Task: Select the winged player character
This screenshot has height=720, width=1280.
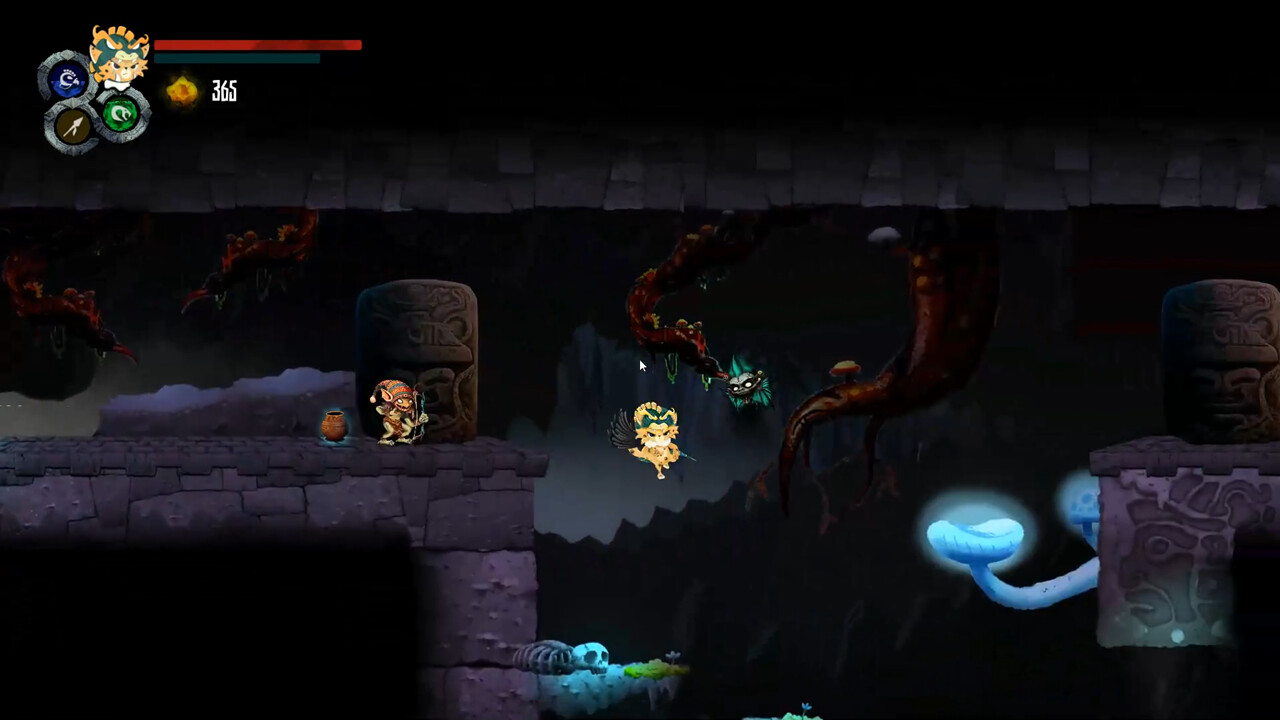Action: pos(655,440)
